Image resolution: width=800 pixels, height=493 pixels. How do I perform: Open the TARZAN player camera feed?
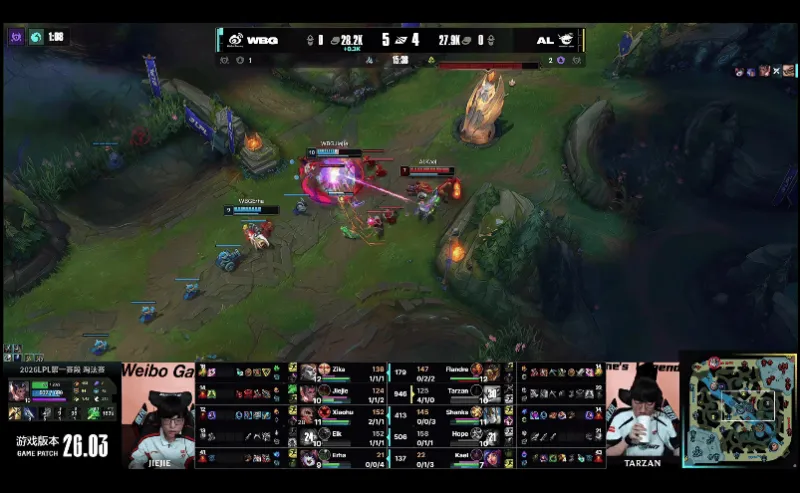coord(642,414)
